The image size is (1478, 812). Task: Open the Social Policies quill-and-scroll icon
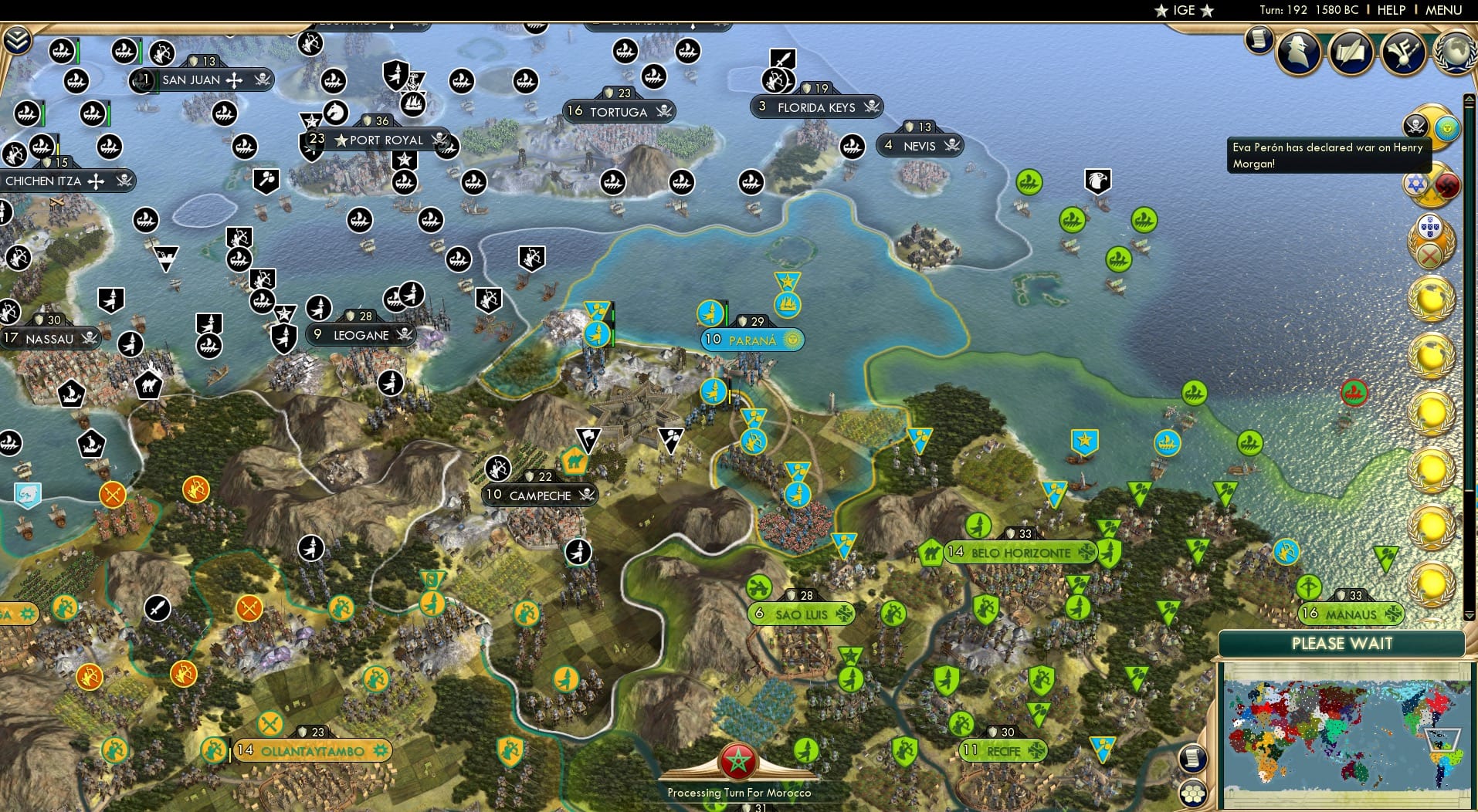tap(1351, 52)
